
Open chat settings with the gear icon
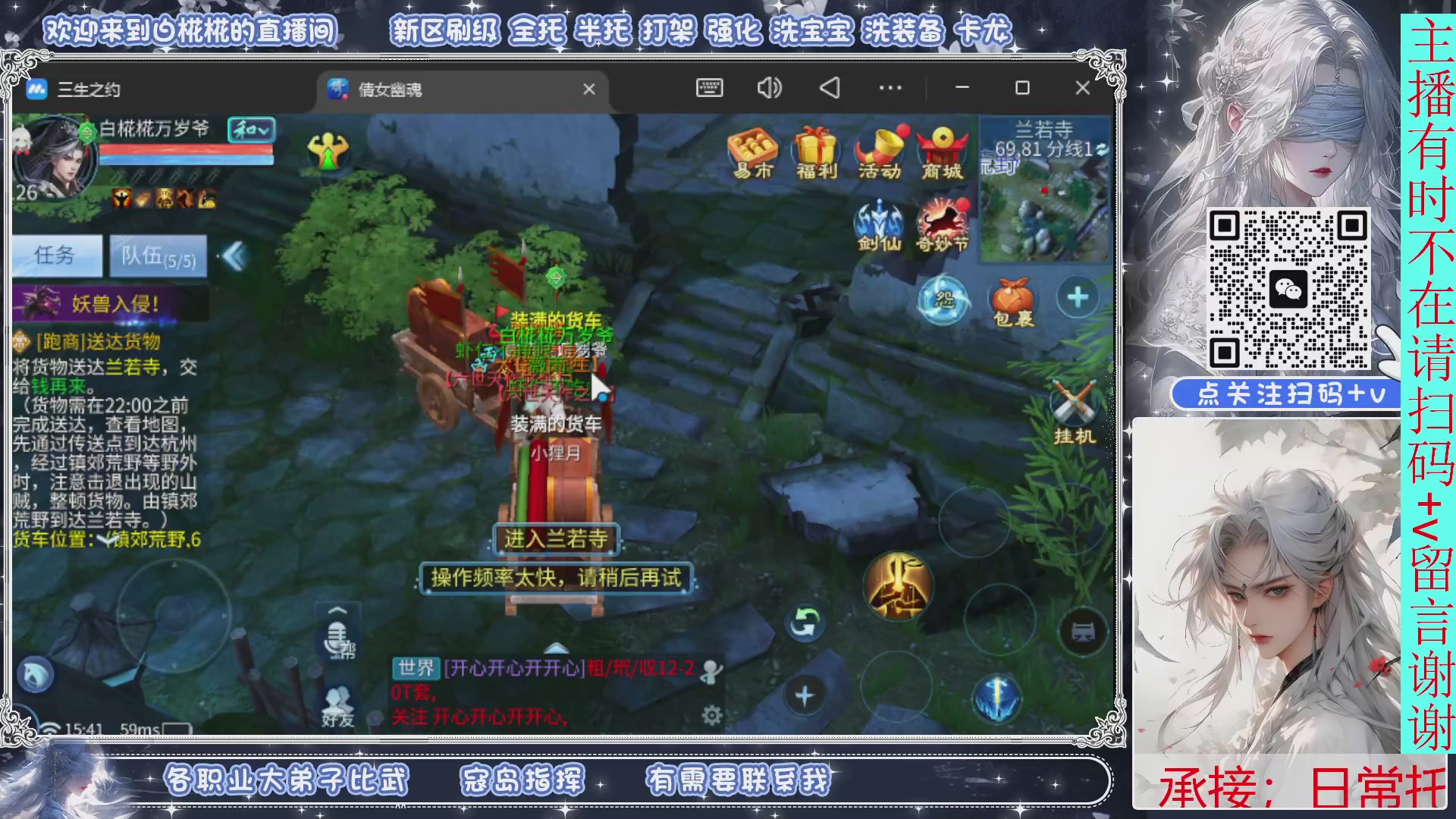(x=711, y=716)
